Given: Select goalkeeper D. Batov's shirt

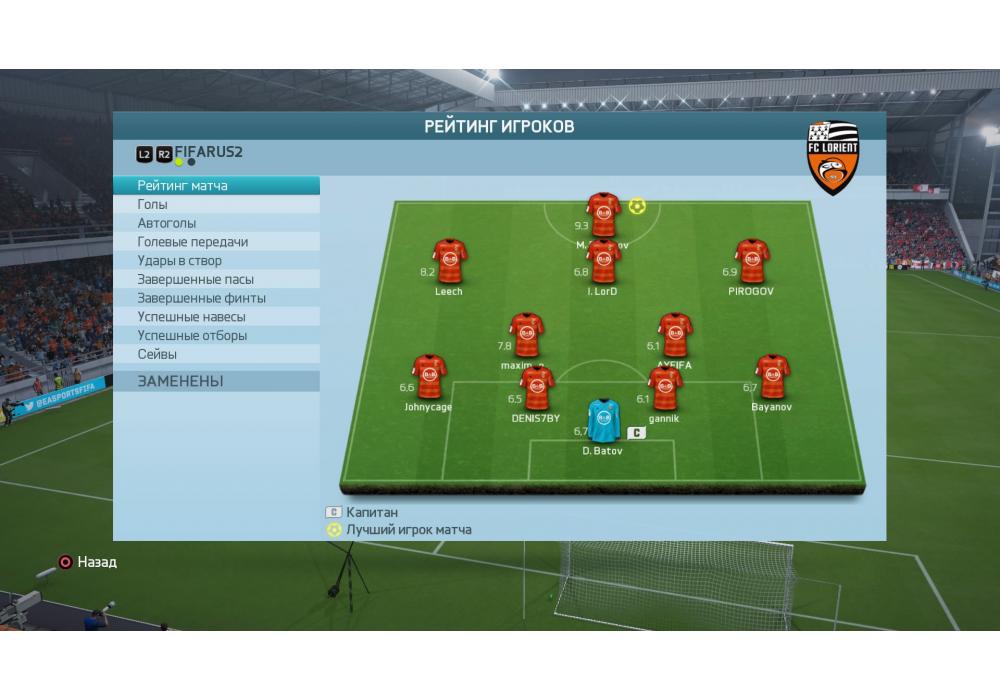Looking at the screenshot, I should point(603,421).
